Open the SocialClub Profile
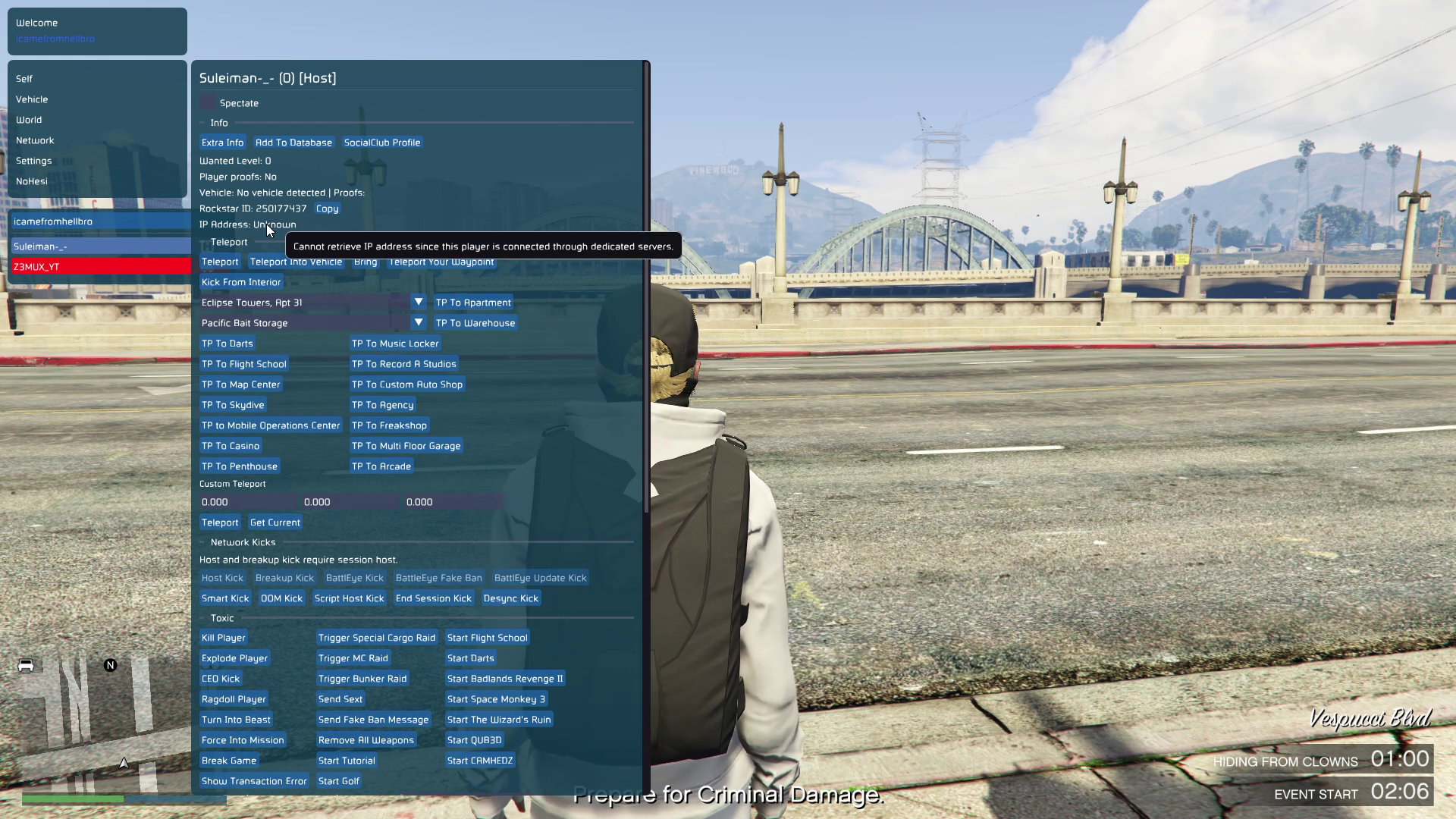 tap(381, 143)
